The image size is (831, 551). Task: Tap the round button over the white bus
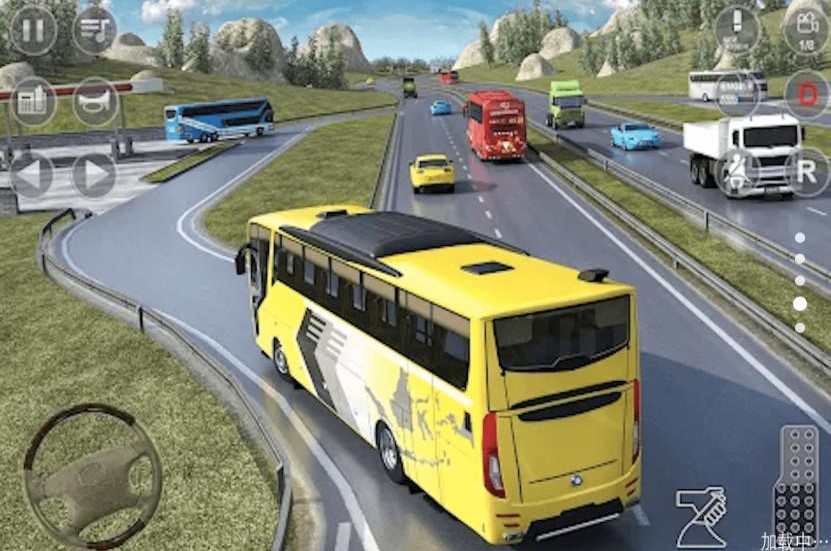tap(737, 94)
